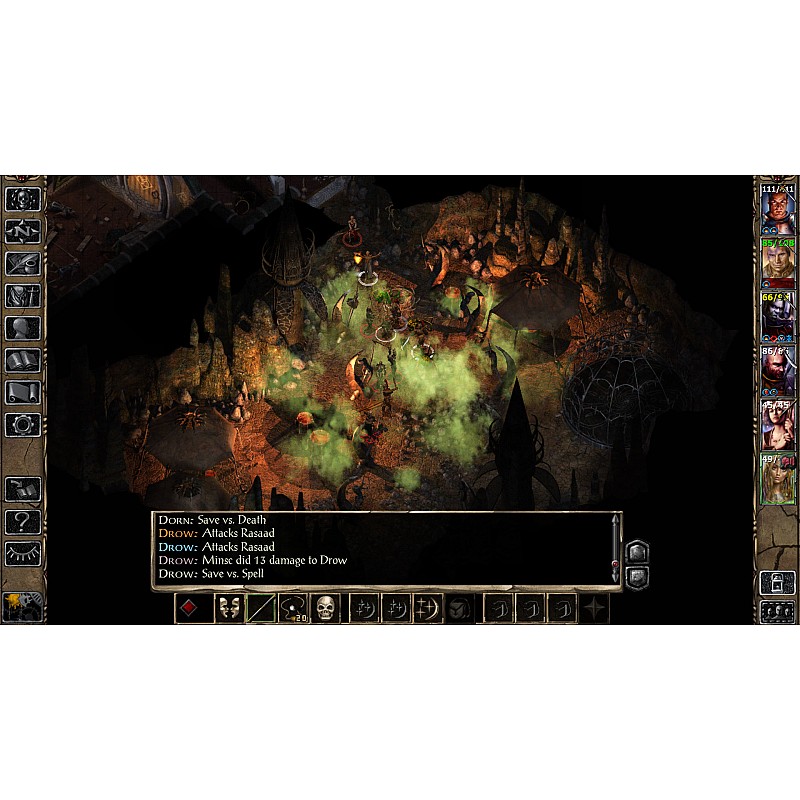
Task: Activate the skull ability on the action bar
Action: 325,608
